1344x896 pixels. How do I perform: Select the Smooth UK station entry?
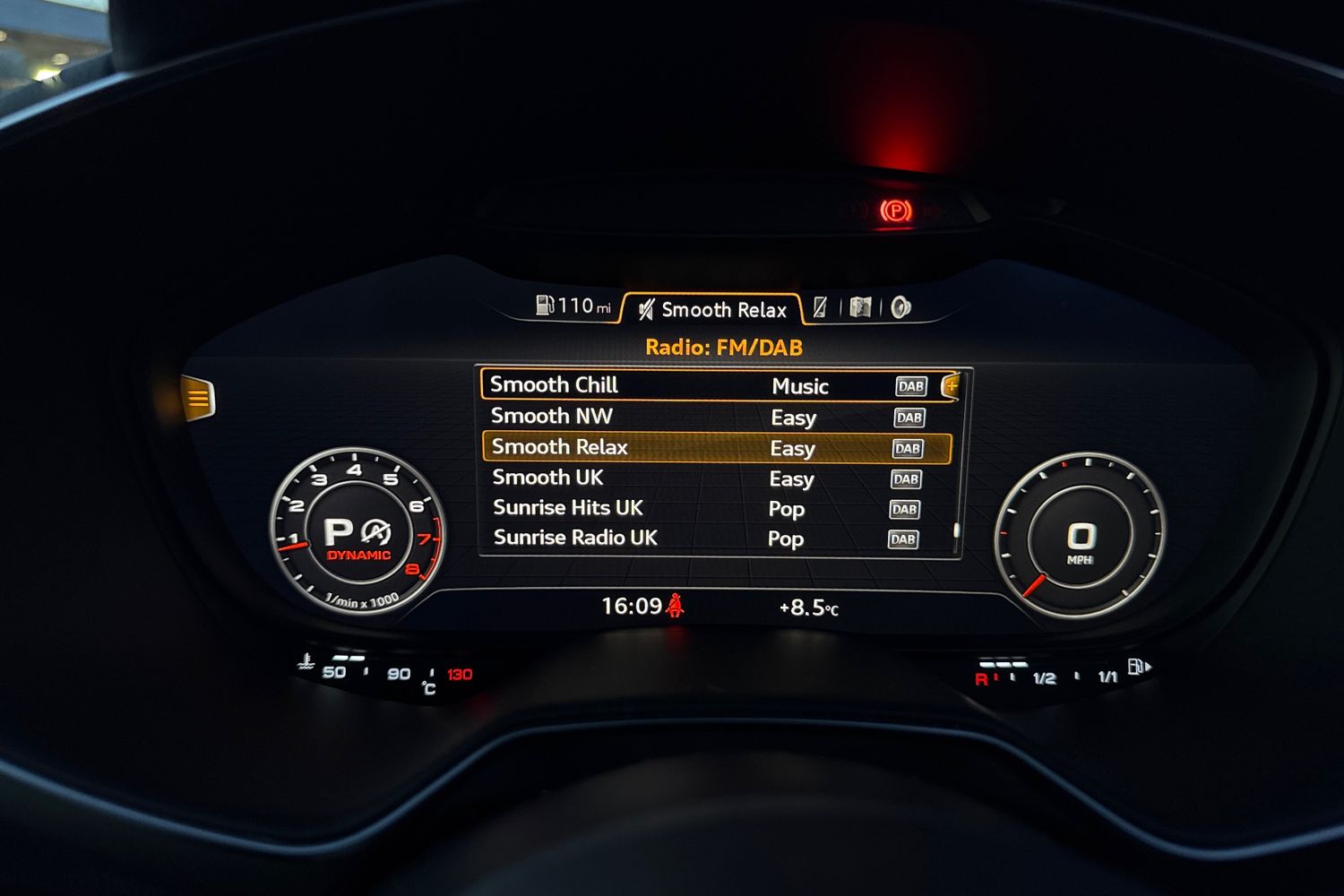[548, 478]
